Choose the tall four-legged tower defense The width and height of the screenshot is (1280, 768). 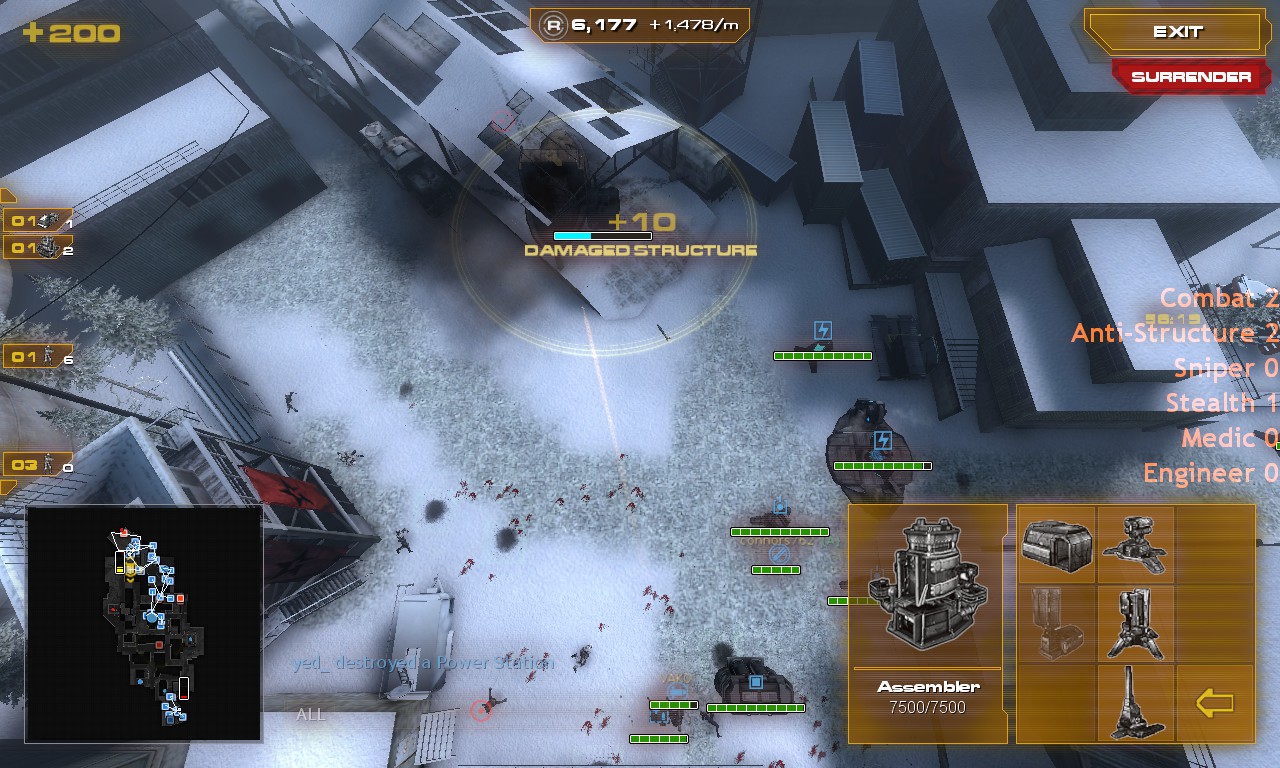point(1135,623)
